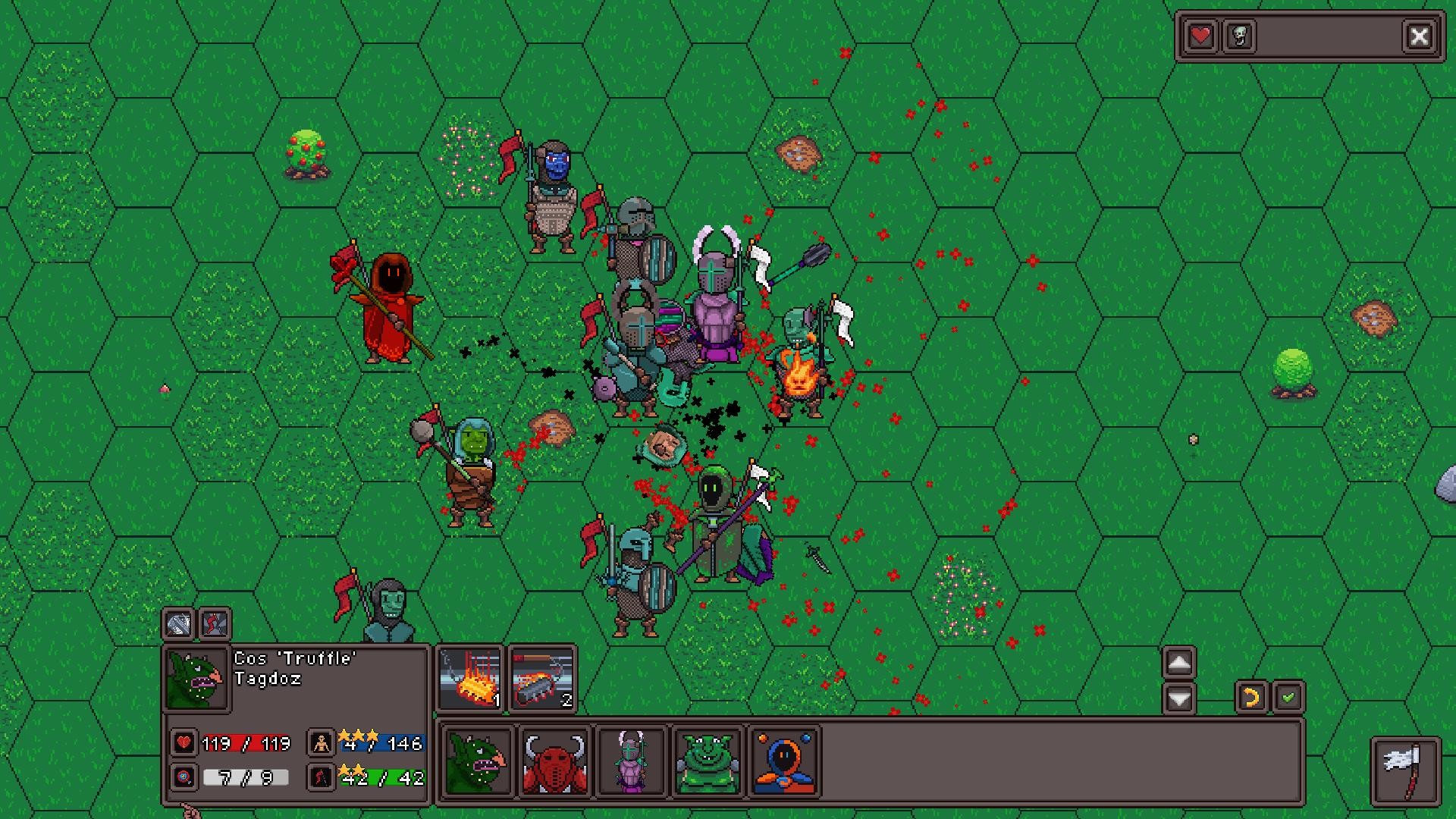Toggle the heart indicator in the top-right panel
This screenshot has height=819, width=1456.
(1200, 36)
